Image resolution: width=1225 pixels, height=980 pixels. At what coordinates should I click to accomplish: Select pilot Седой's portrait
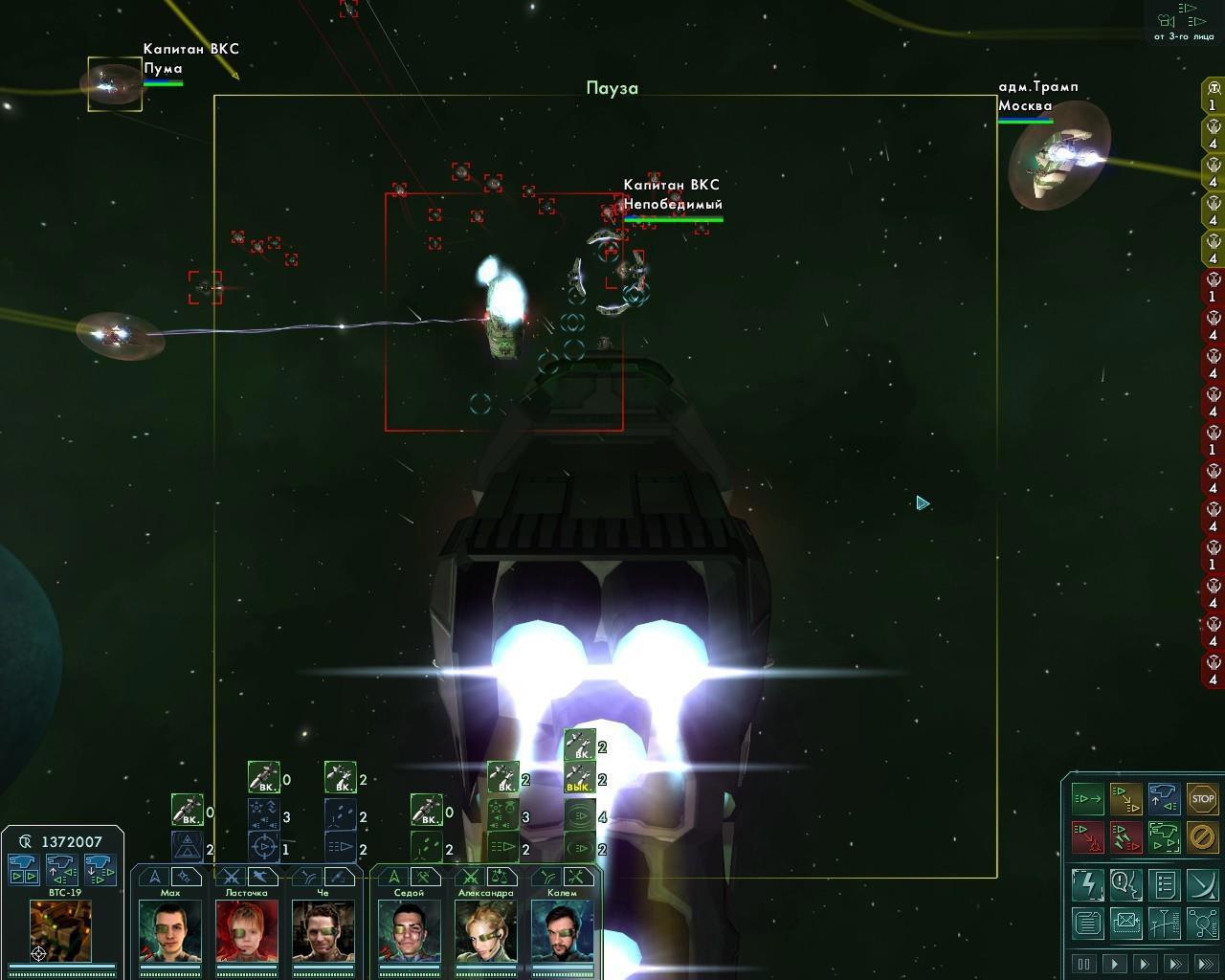(x=409, y=931)
